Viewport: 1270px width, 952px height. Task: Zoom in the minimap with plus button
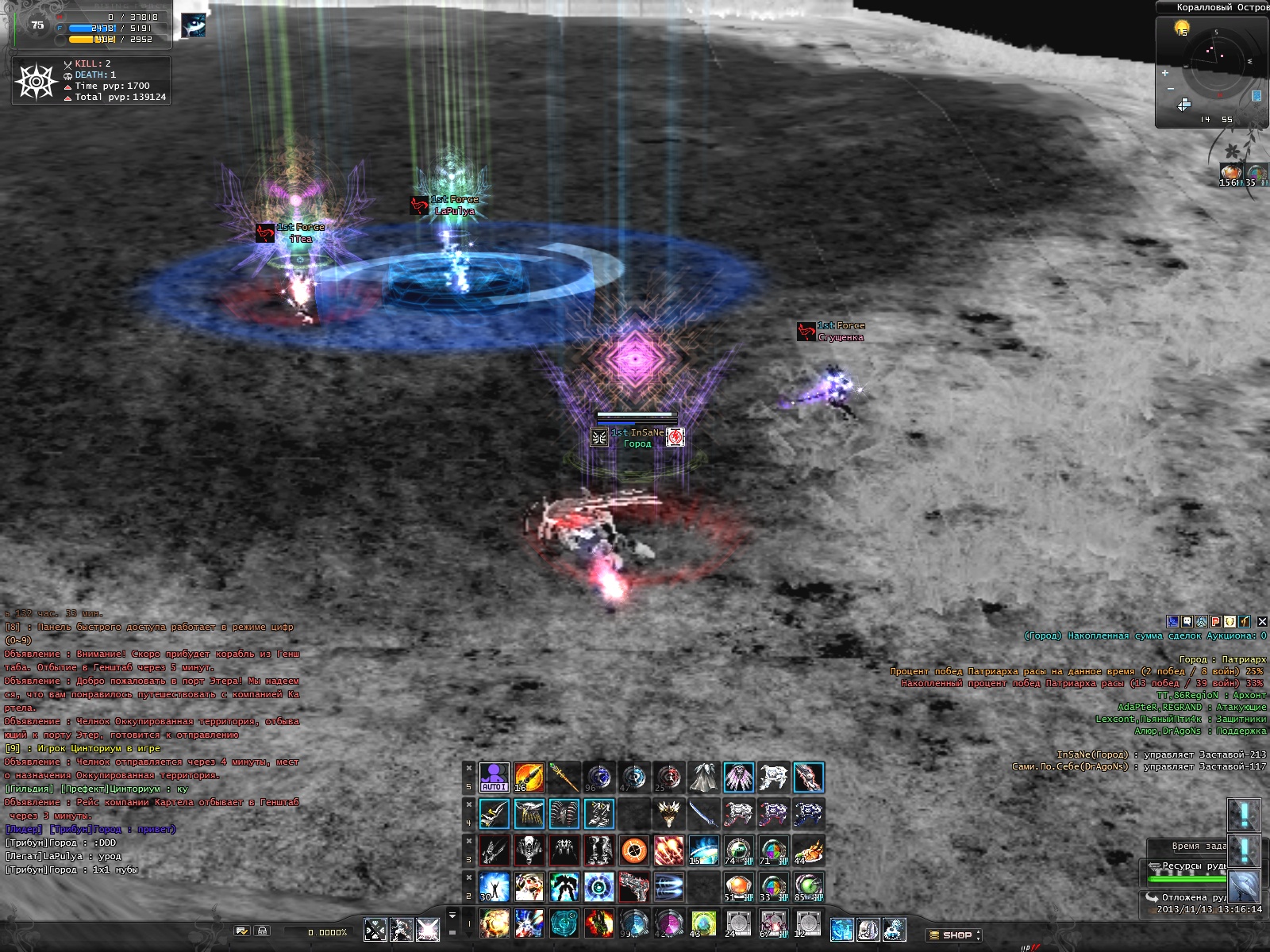pyautogui.click(x=1165, y=73)
